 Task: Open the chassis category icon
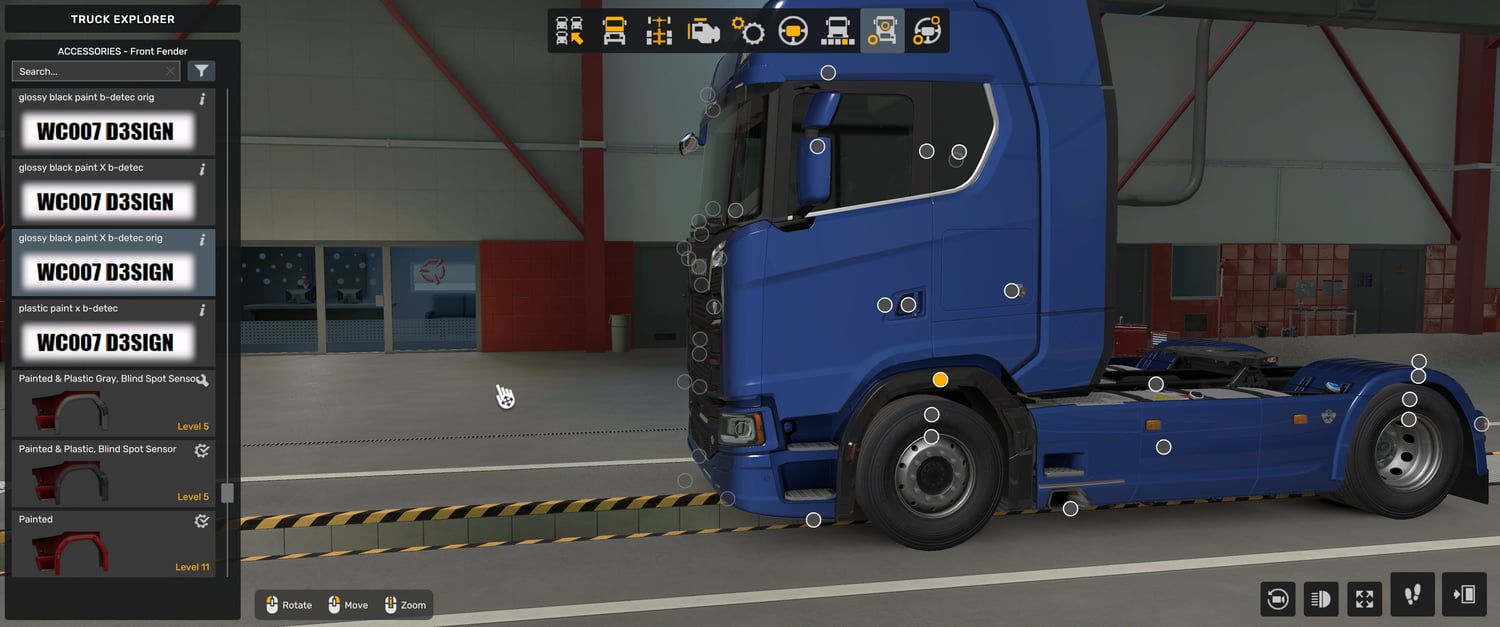coord(659,31)
